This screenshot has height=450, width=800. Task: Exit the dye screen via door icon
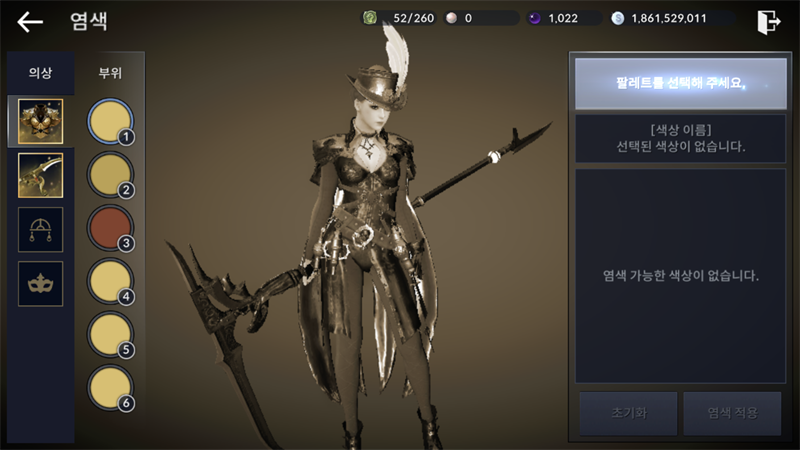coord(768,21)
